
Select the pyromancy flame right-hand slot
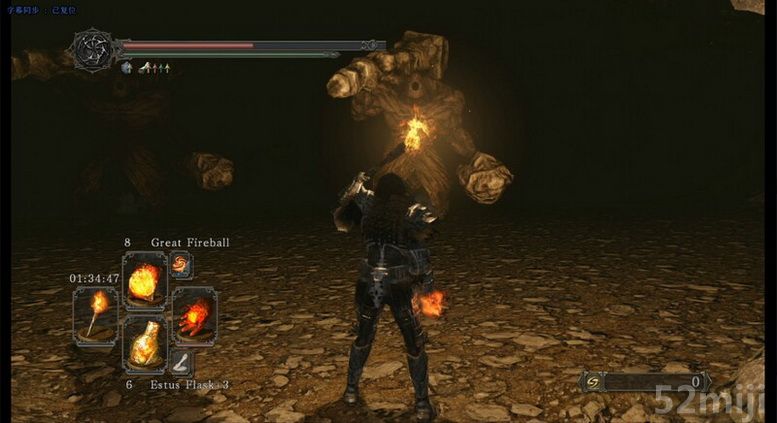click(x=194, y=314)
